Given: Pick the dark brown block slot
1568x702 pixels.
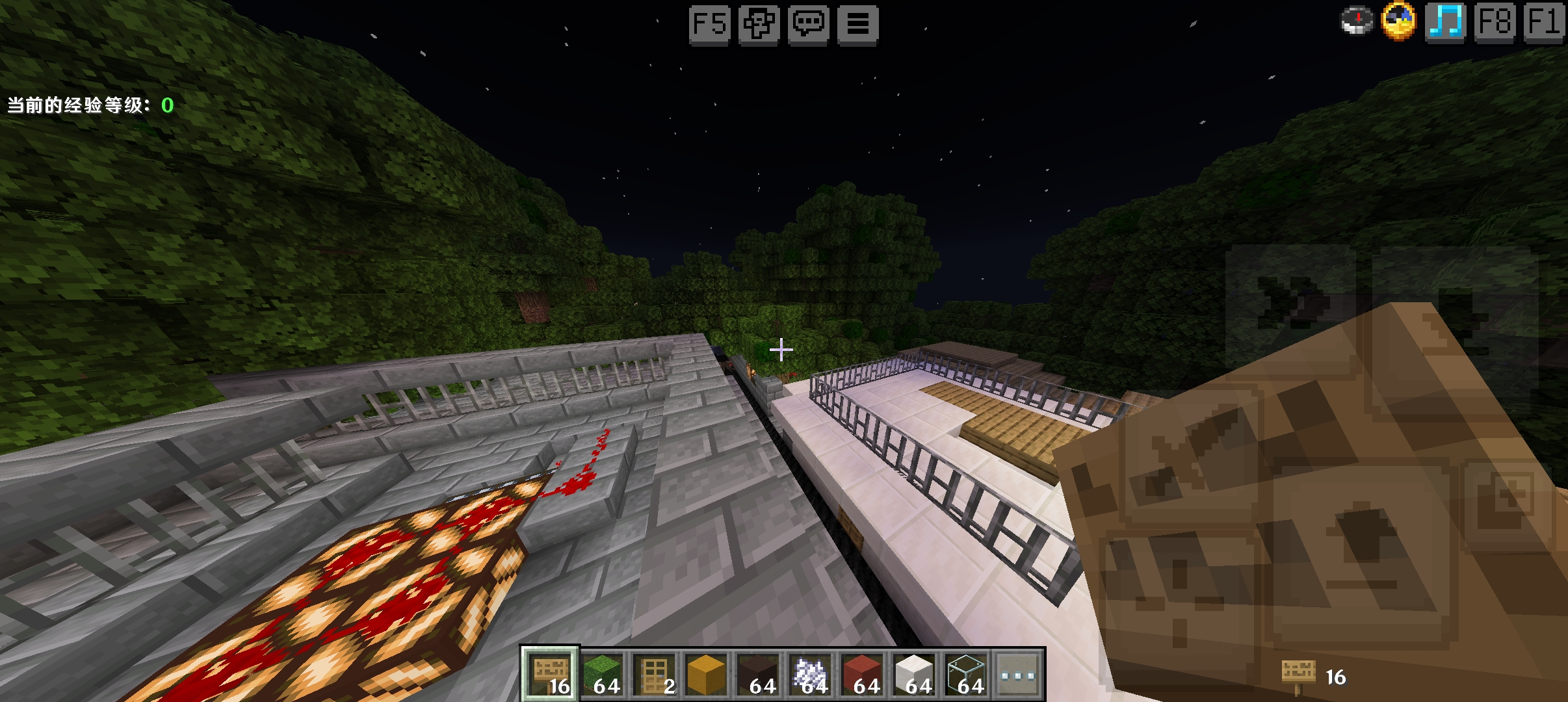Looking at the screenshot, I should coord(758,675).
